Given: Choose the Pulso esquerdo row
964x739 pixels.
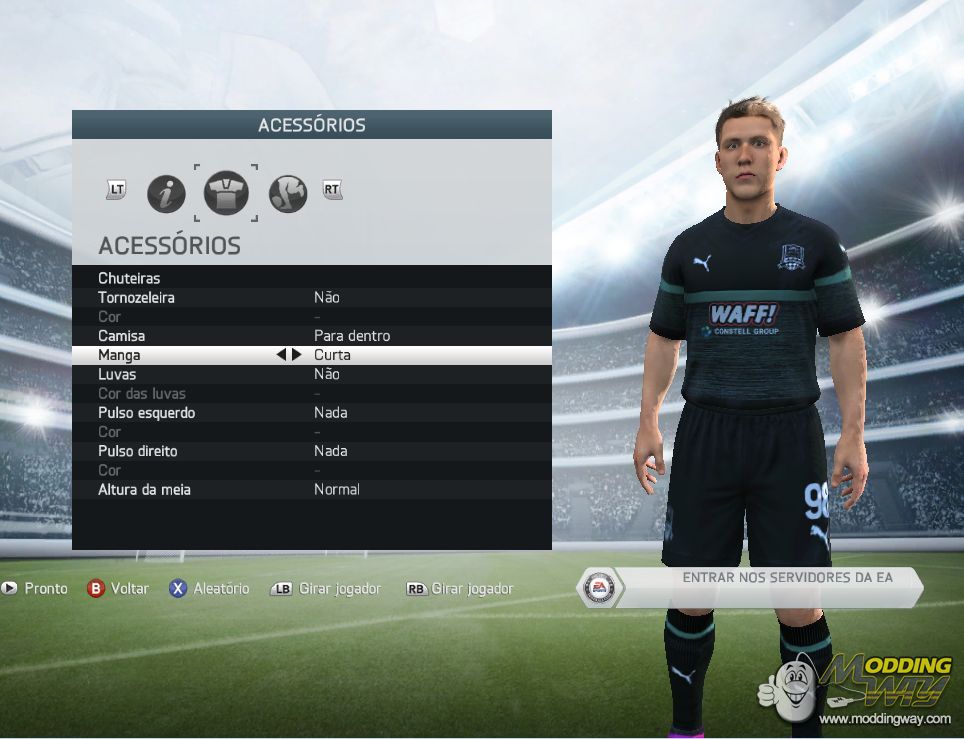Looking at the screenshot, I should pyautogui.click(x=146, y=413).
